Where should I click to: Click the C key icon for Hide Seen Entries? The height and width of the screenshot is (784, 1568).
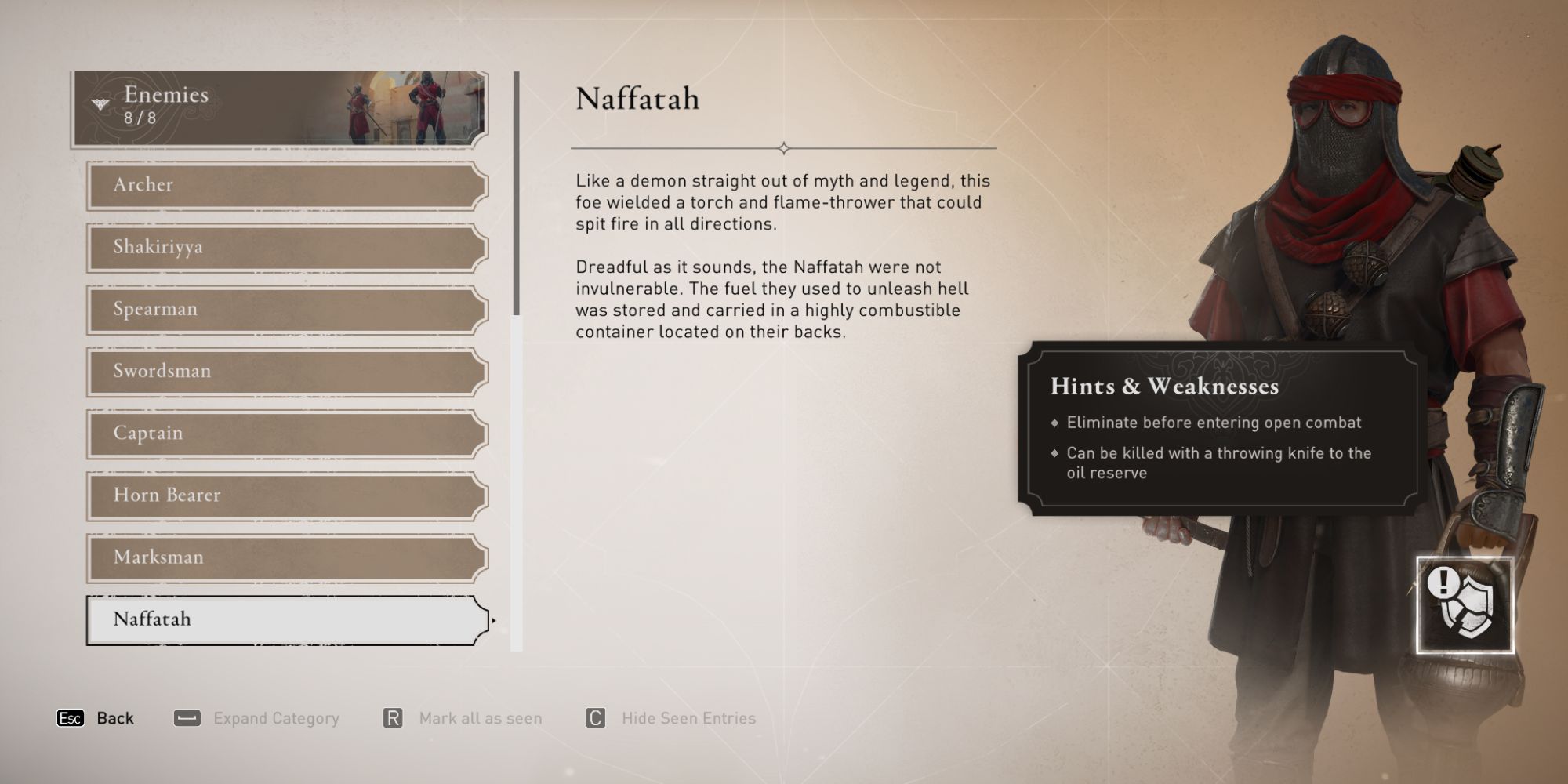594,717
